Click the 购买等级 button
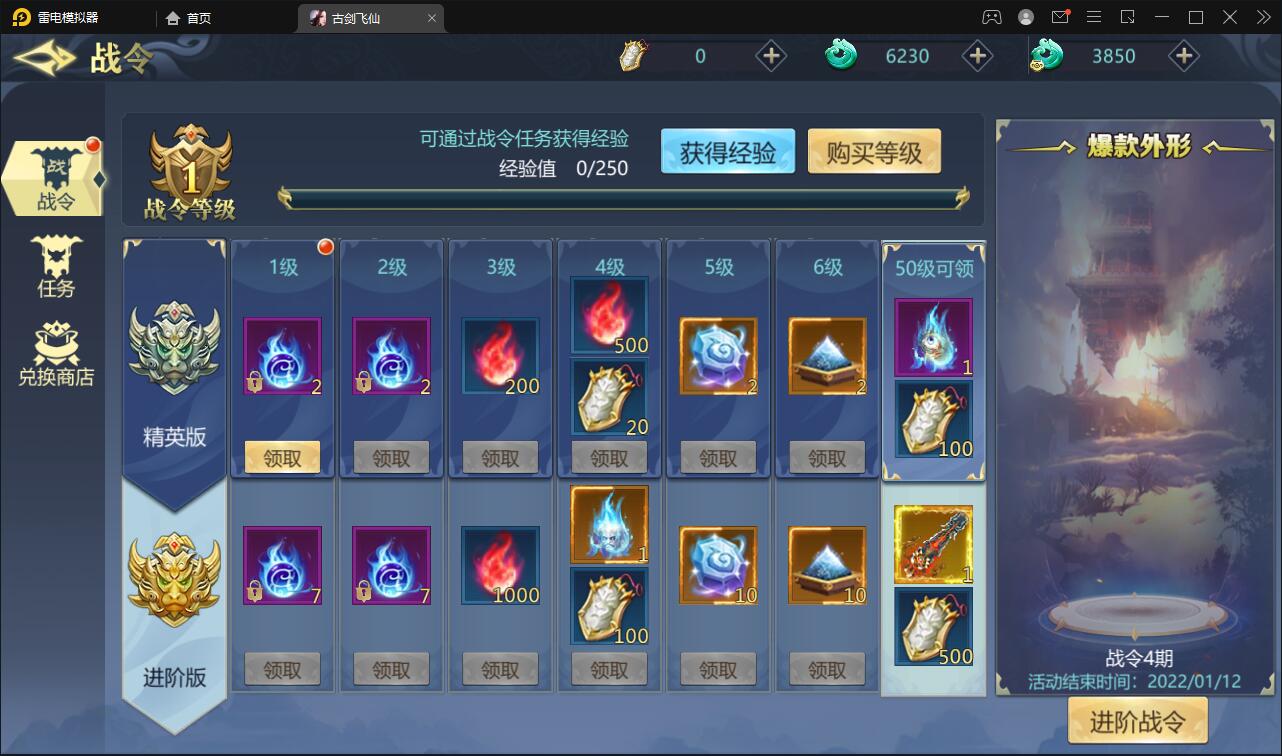Screen dimensions: 1282x756 click(x=874, y=150)
